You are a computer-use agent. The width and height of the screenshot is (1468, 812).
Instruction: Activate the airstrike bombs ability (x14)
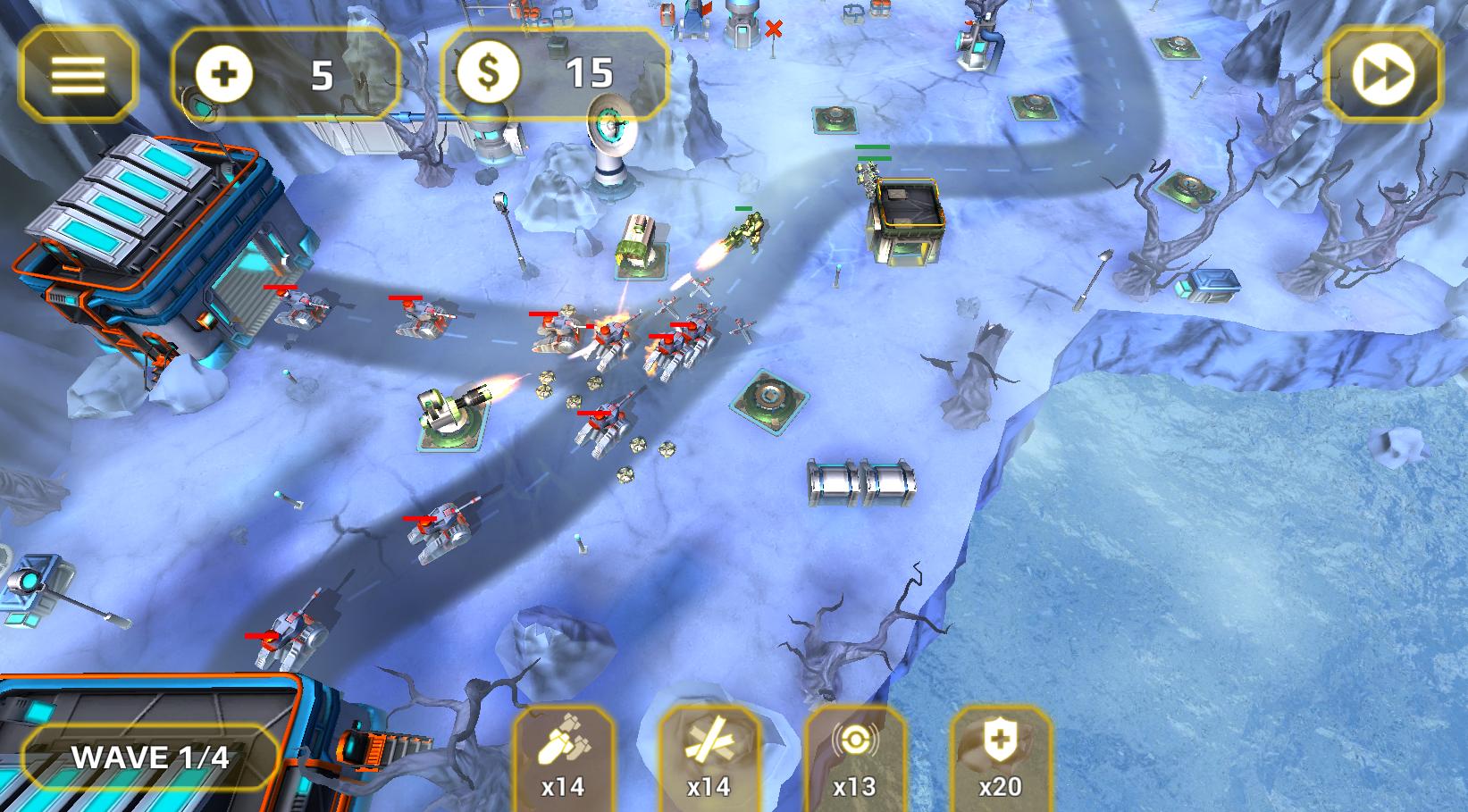[563, 764]
